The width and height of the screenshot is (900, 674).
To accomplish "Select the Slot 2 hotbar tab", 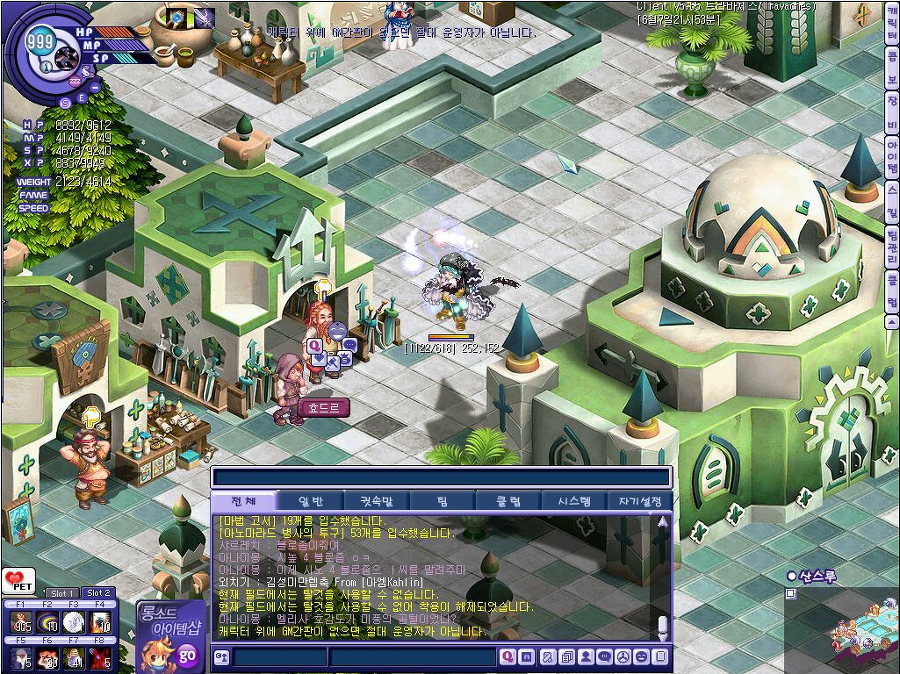I will tap(97, 593).
